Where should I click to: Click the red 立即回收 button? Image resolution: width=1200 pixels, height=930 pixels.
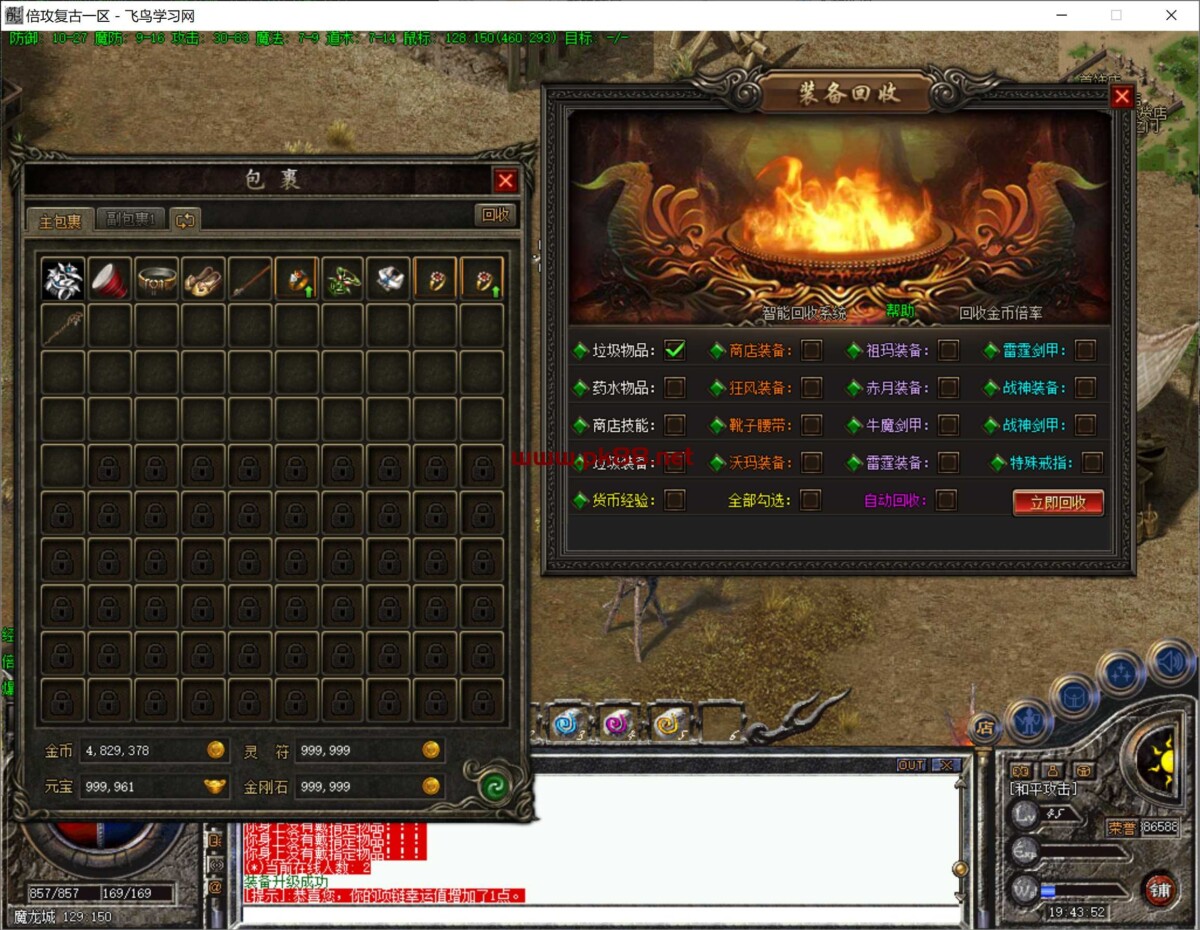1057,502
